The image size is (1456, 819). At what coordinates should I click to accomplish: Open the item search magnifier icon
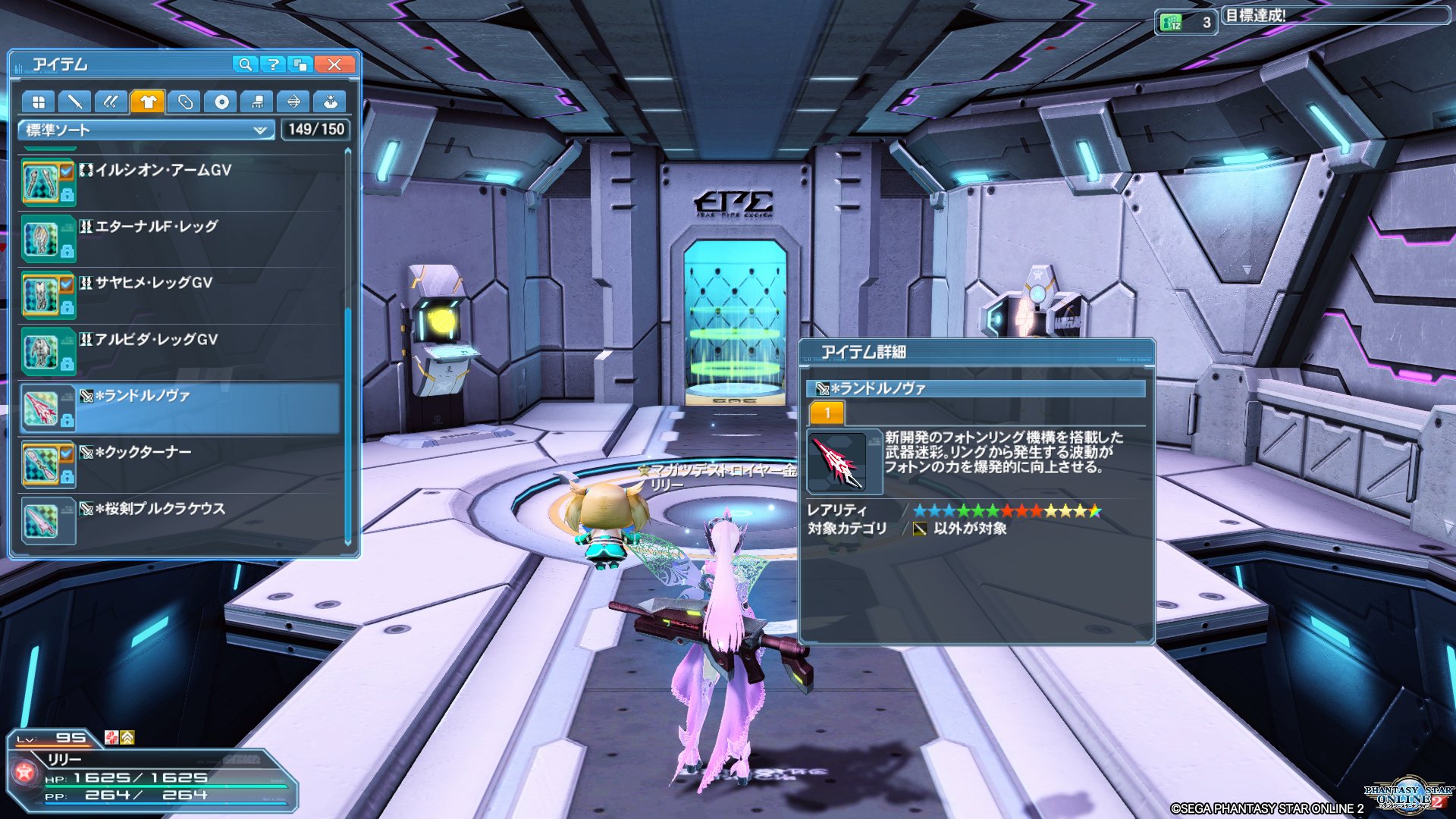coord(244,64)
